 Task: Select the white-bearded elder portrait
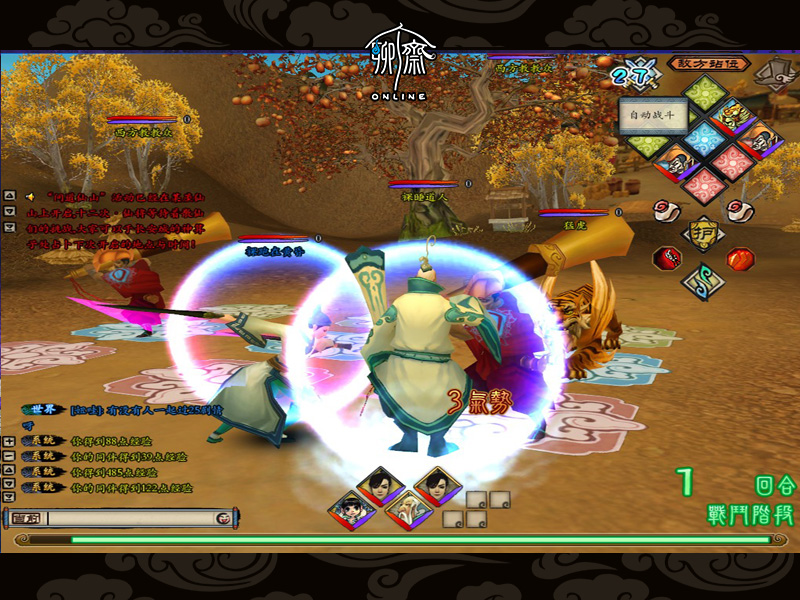coord(407,510)
